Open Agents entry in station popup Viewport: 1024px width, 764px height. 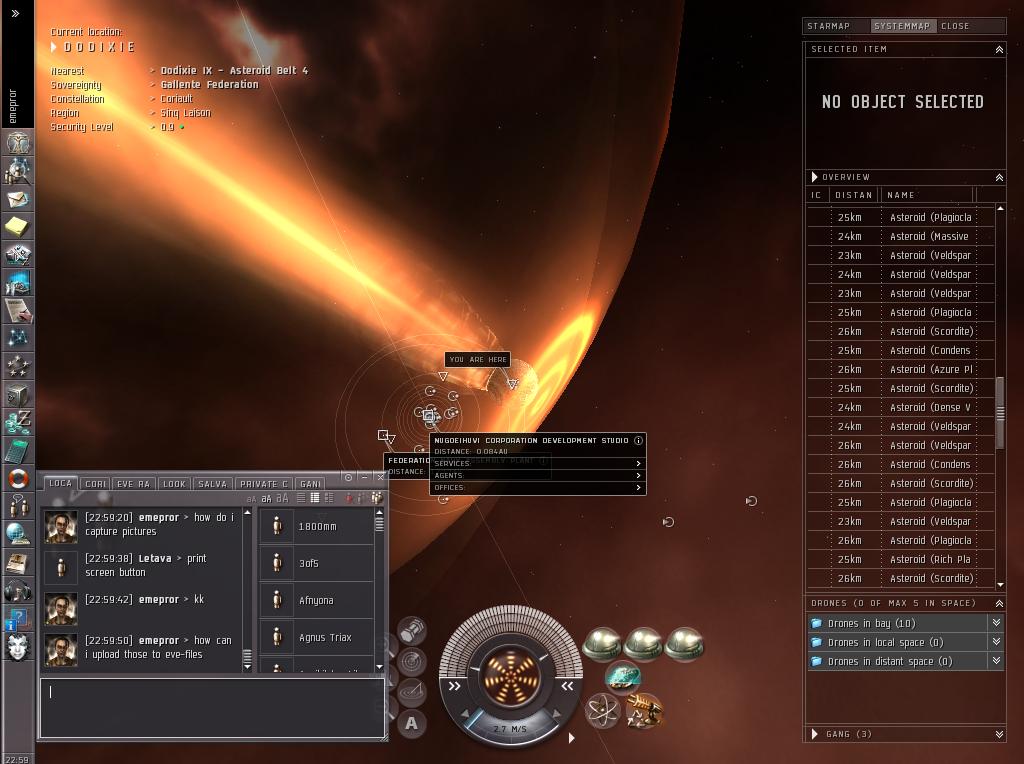tap(538, 476)
